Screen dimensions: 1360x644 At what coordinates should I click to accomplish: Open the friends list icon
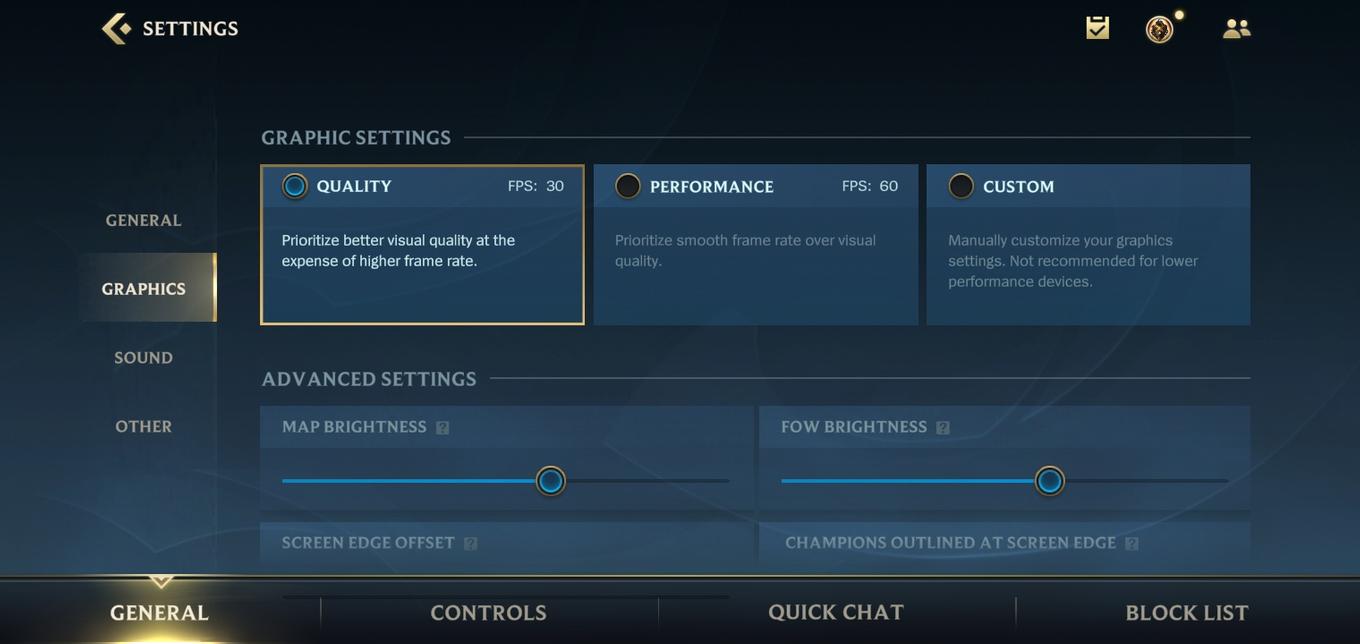(1236, 29)
